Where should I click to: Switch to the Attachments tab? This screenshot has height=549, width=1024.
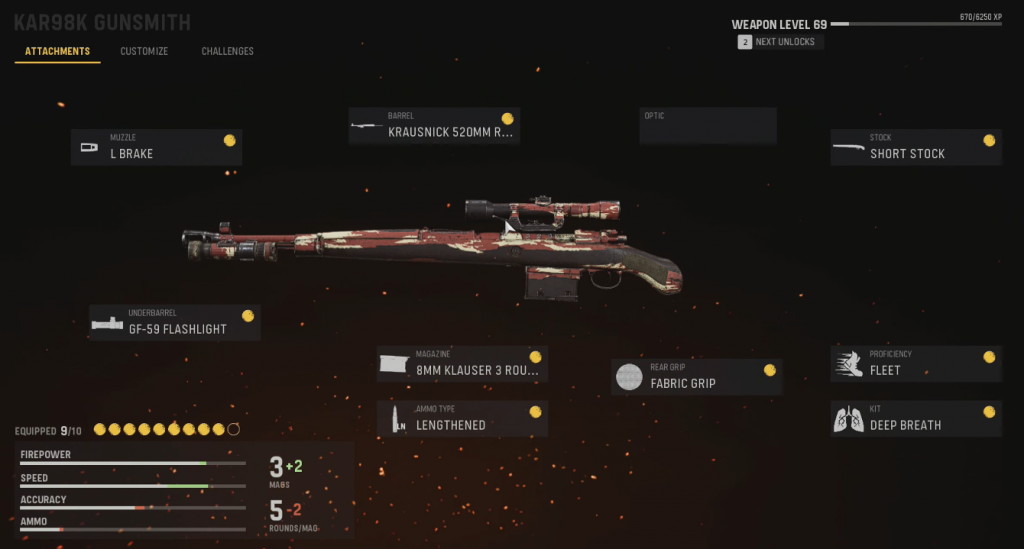(x=57, y=51)
